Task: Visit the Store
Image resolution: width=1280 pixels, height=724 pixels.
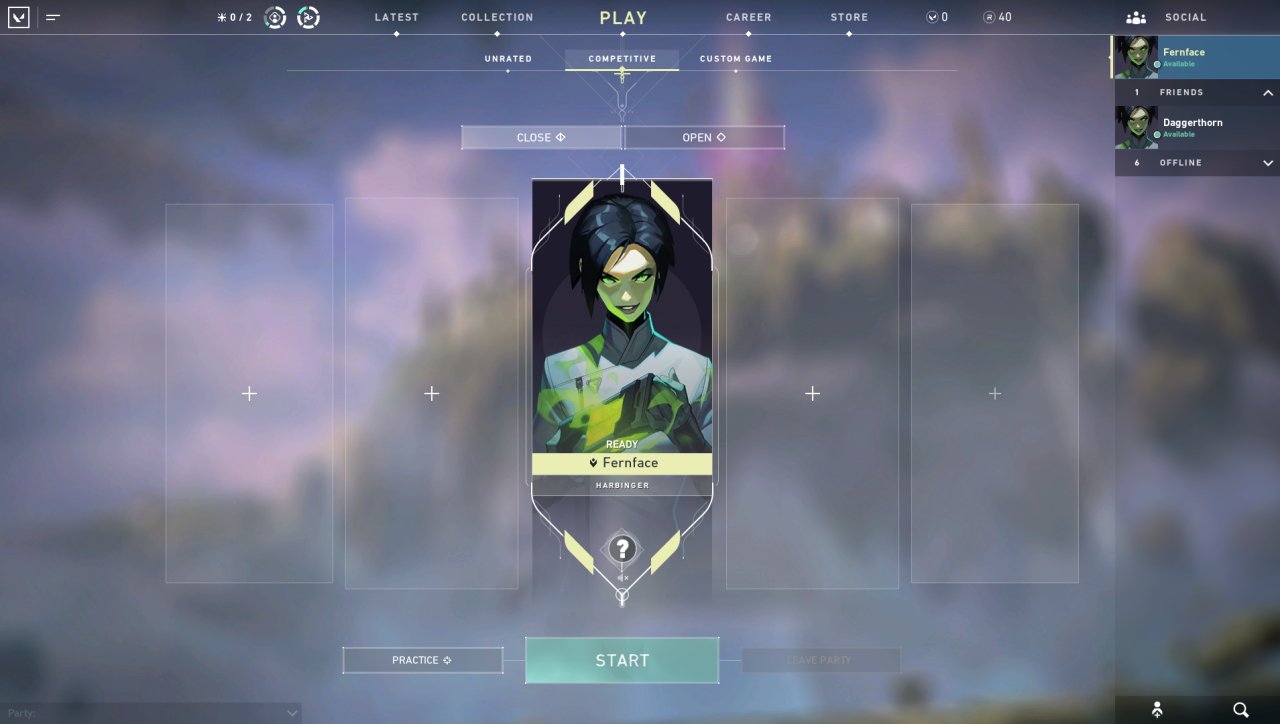Action: coord(849,18)
